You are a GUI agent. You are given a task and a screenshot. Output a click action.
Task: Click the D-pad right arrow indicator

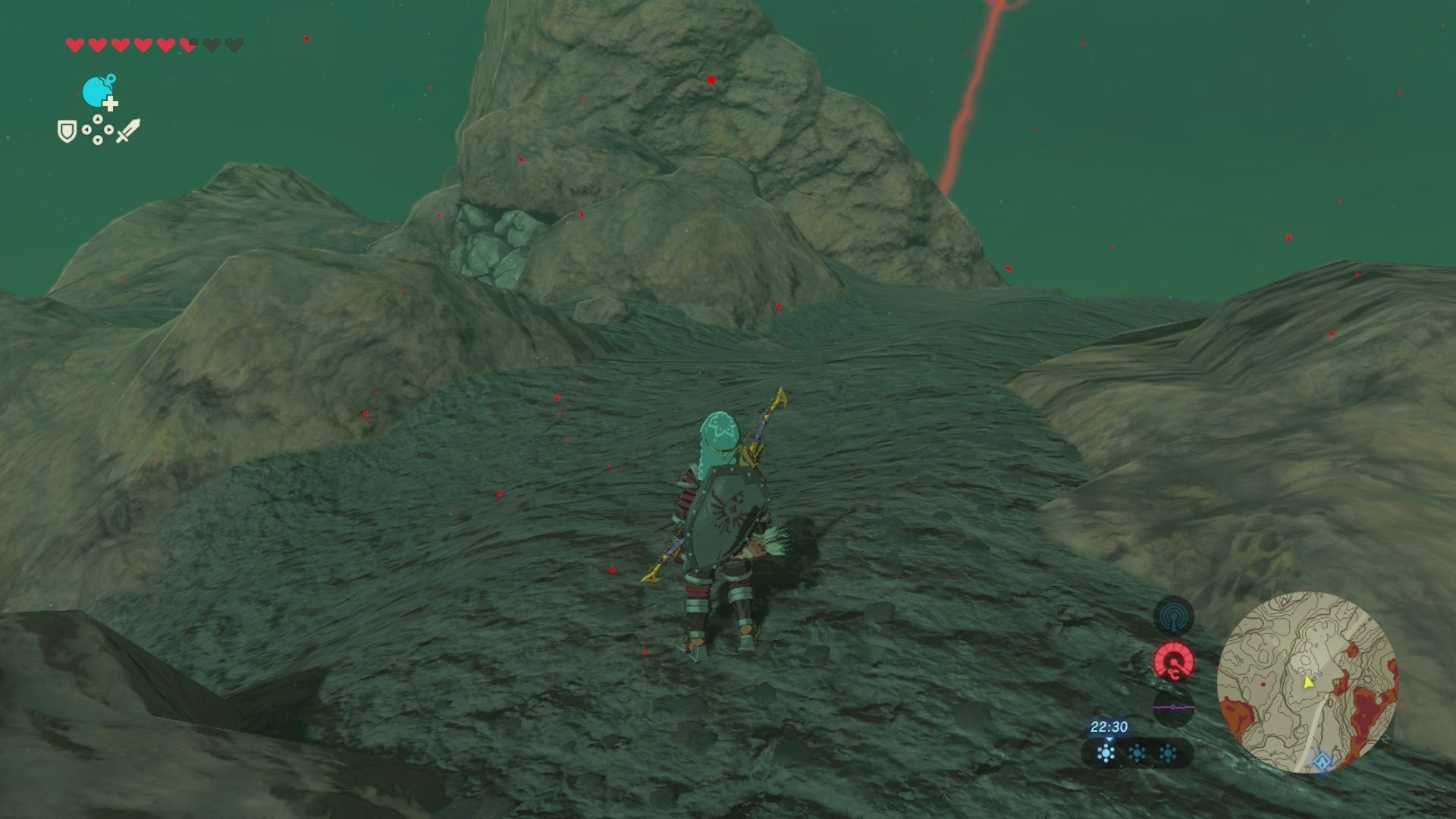pos(108,130)
